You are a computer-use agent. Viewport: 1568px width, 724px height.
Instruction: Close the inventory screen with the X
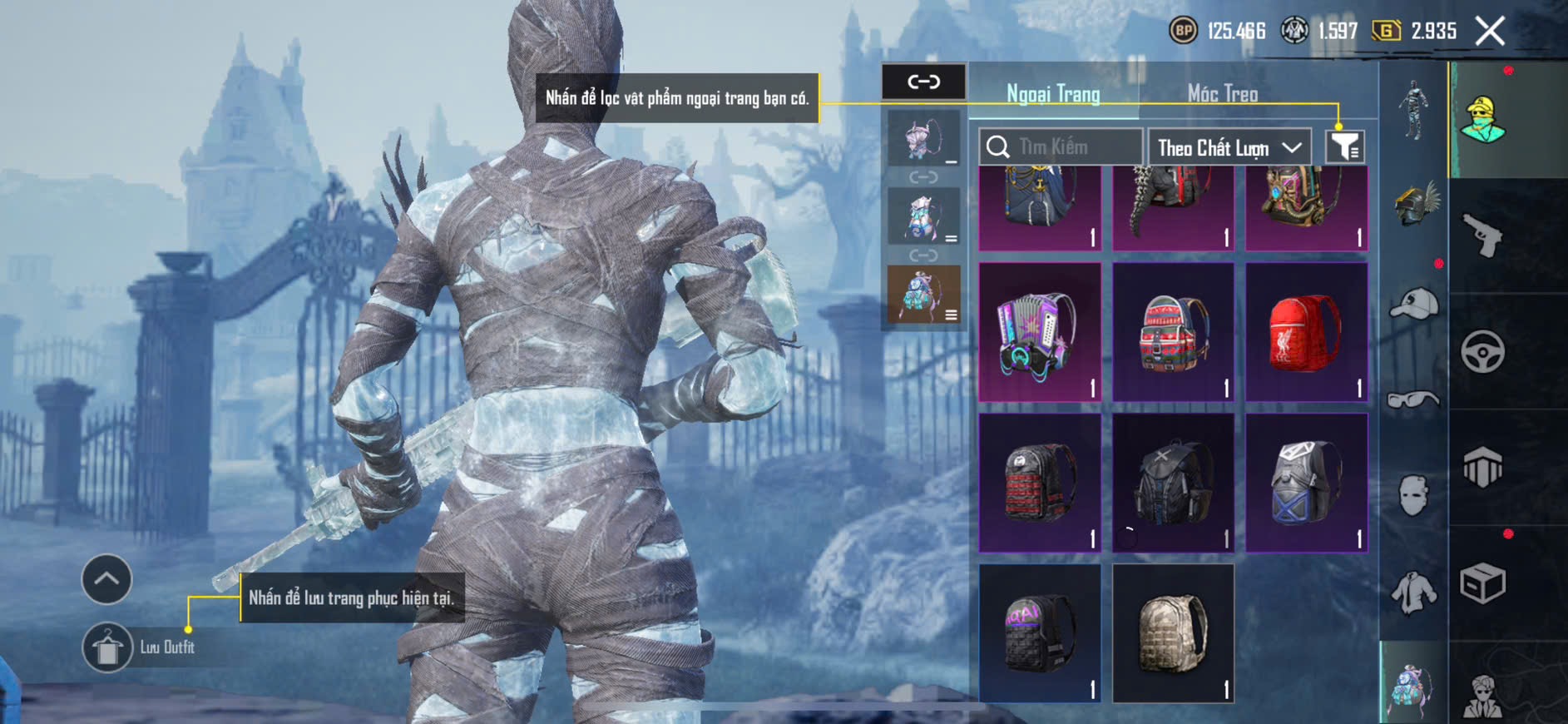pyautogui.click(x=1490, y=32)
